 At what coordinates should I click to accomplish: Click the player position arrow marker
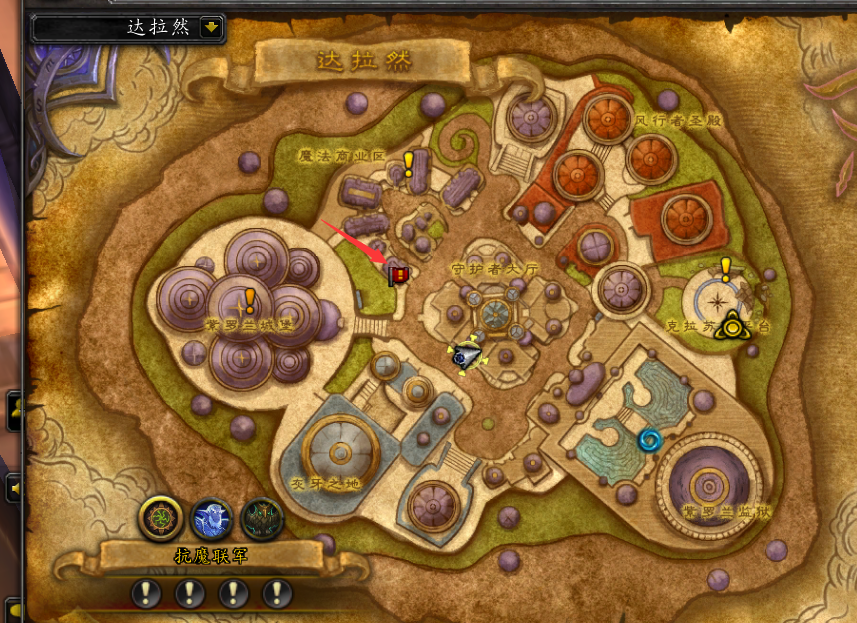(464, 355)
